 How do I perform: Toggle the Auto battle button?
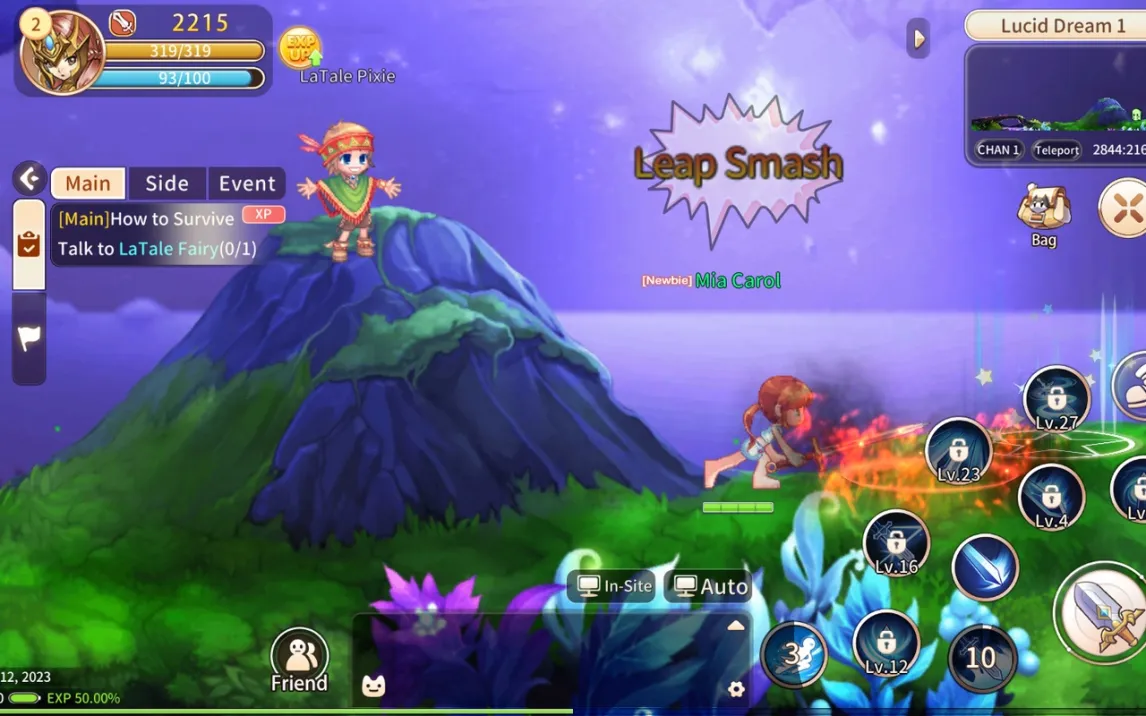pos(708,586)
